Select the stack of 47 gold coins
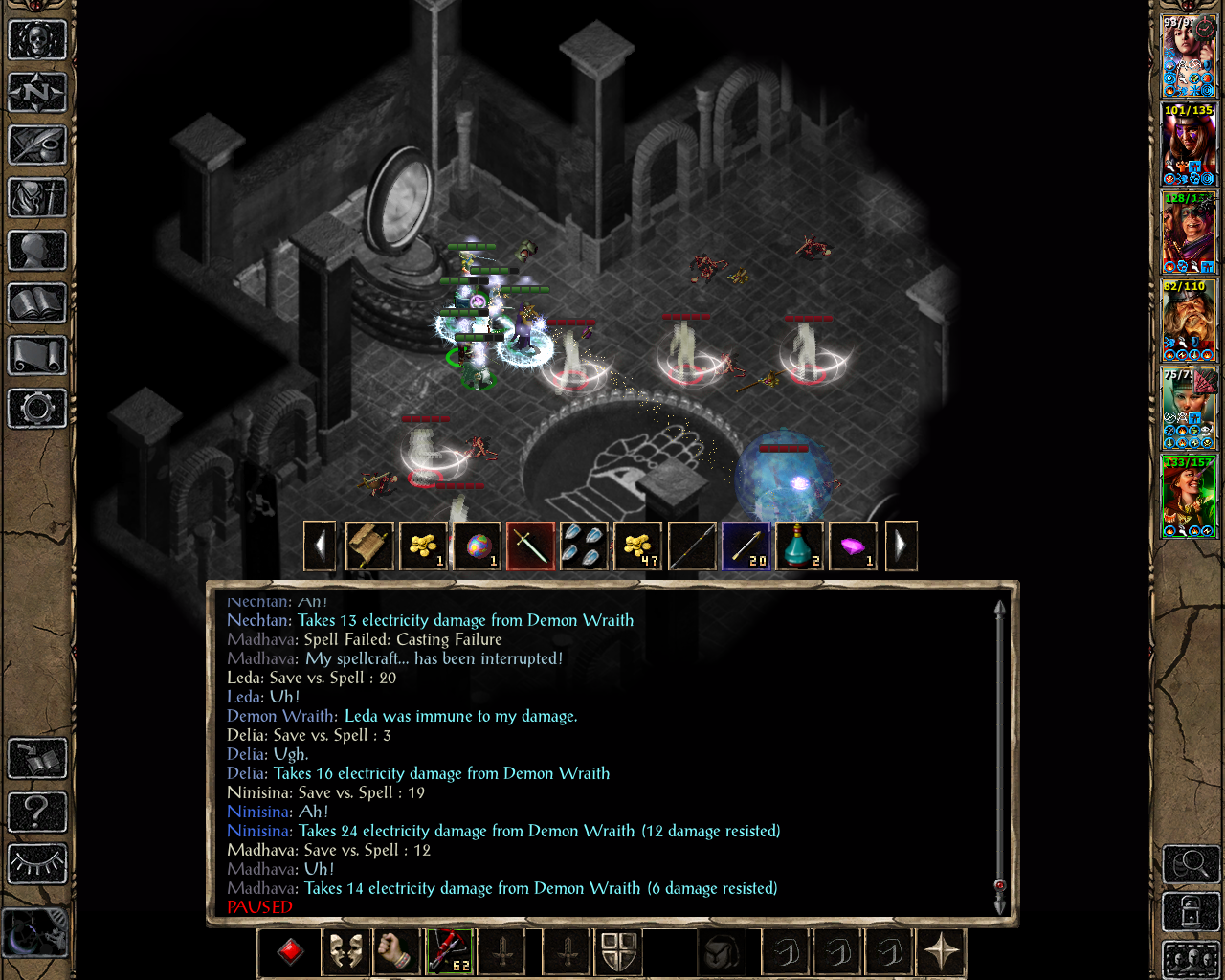1225x980 pixels. point(638,546)
